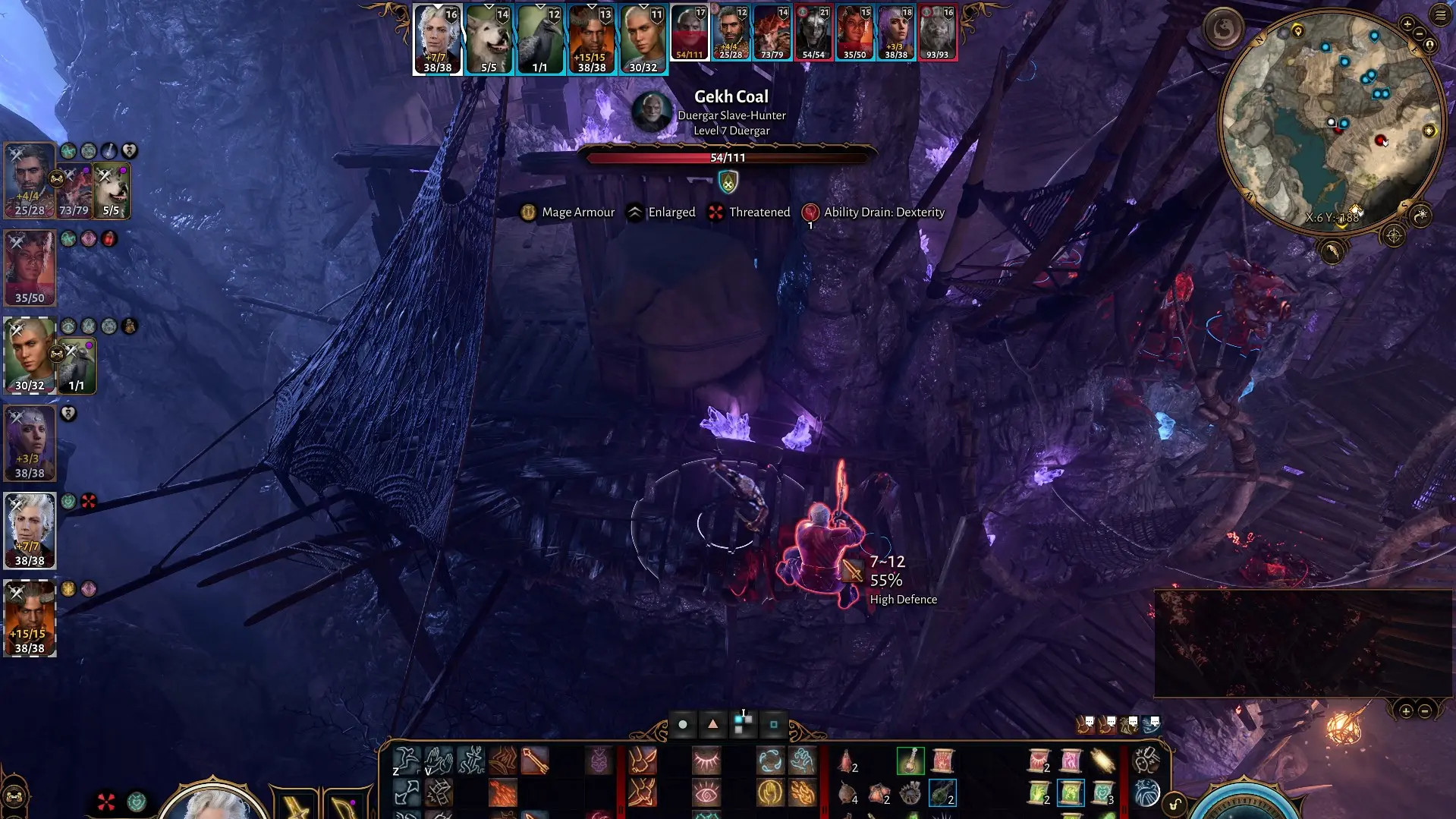Open the main menu hamburger button

[x=1440, y=14]
